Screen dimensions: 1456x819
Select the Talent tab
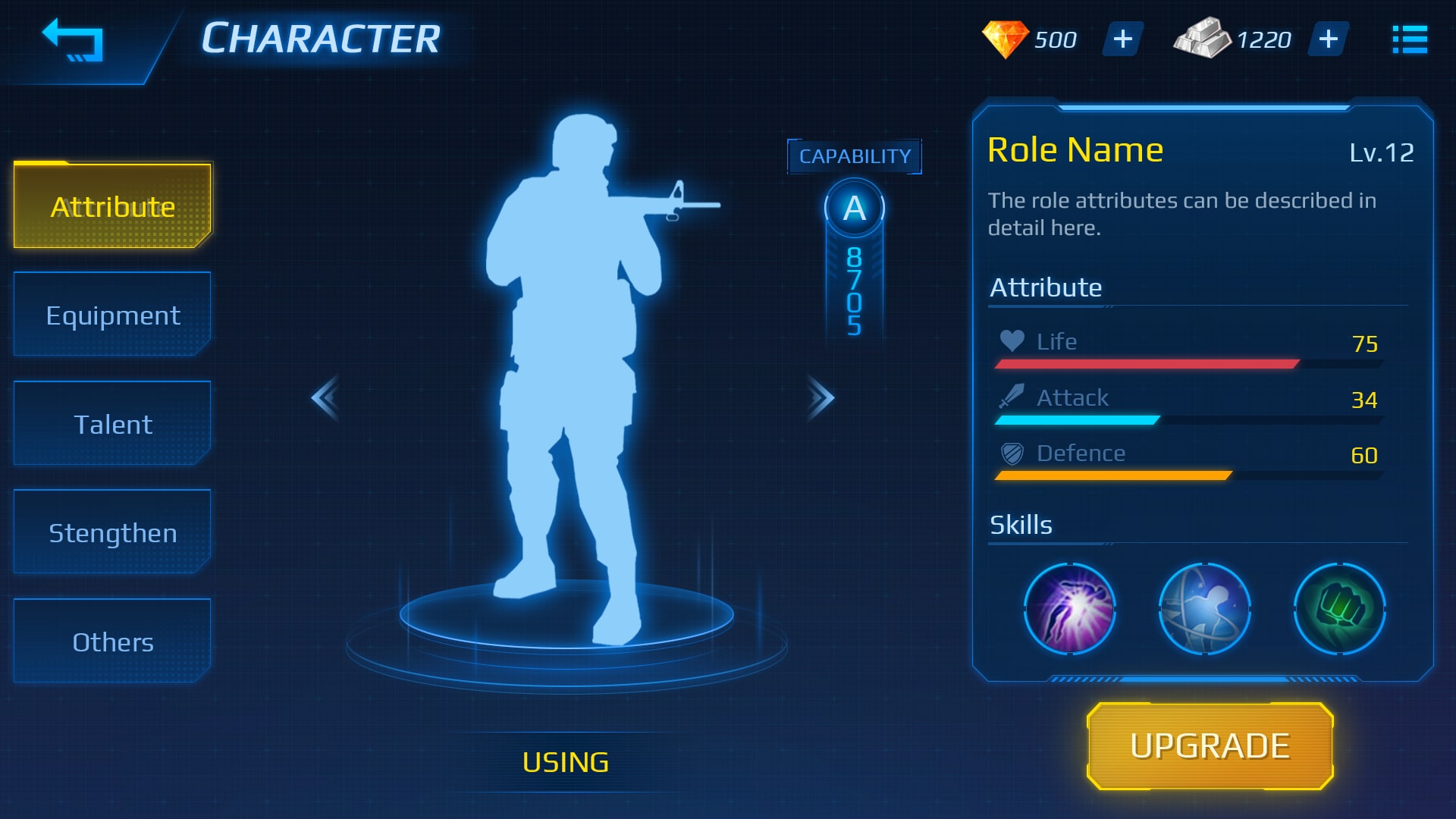pyautogui.click(x=113, y=424)
